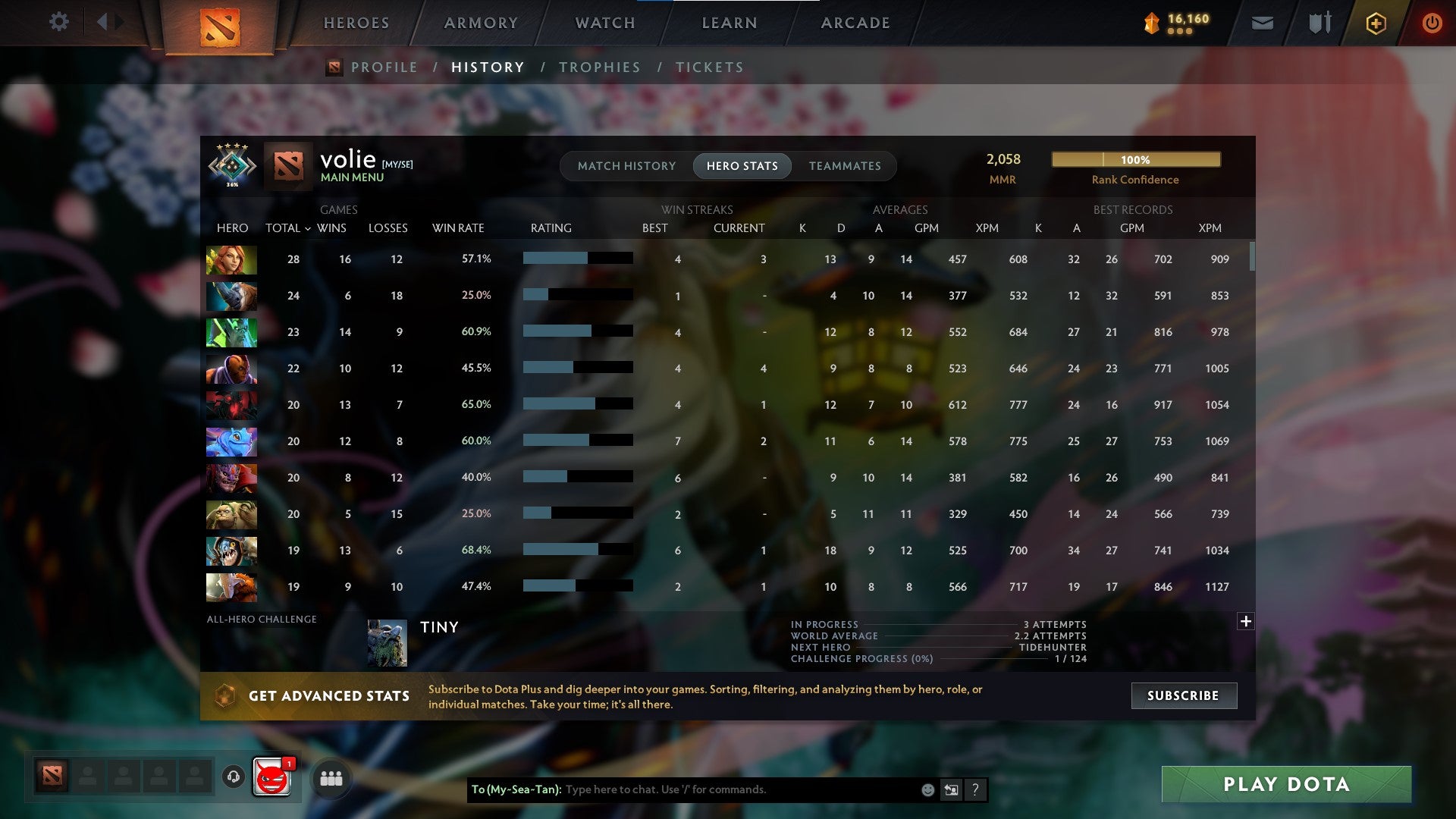Open the chat channel selector beside the input
Image resolution: width=1456 pixels, height=819 pixels.
[950, 789]
